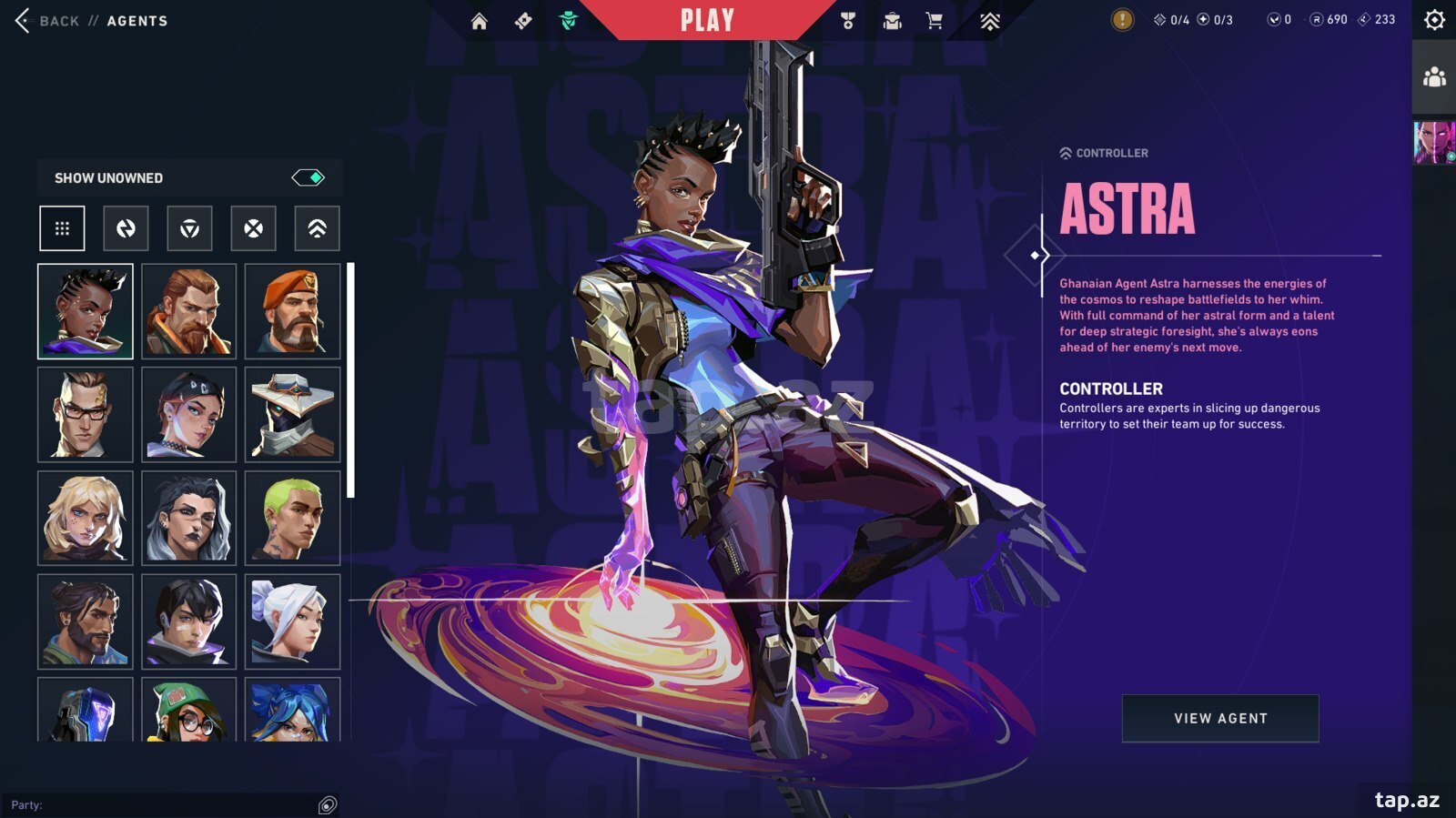Choose Brimstone with the orange beret
The height and width of the screenshot is (818, 1456).
[x=292, y=311]
